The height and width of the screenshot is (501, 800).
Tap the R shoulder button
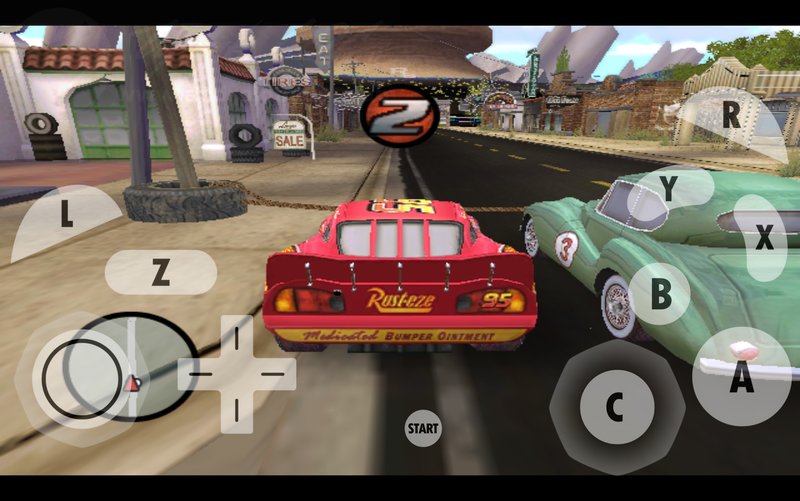(731, 116)
